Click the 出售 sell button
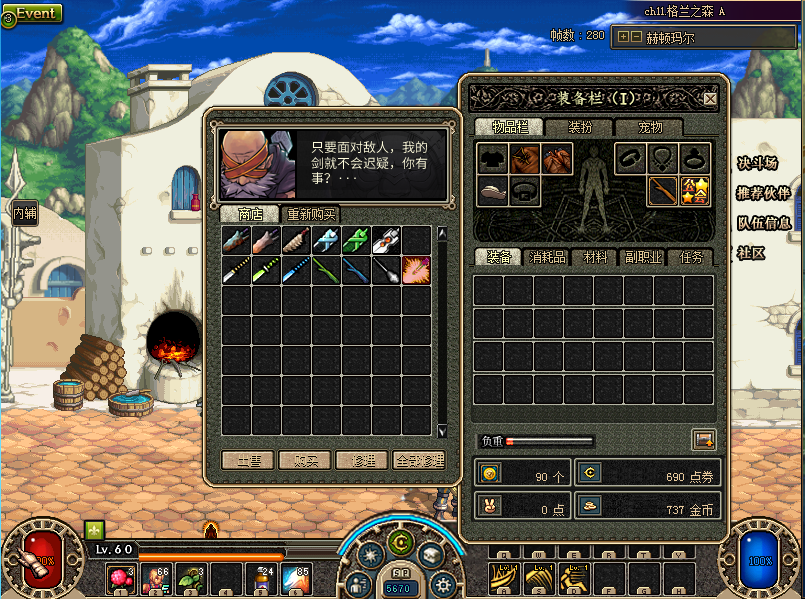The height and width of the screenshot is (599, 805). pyautogui.click(x=248, y=461)
